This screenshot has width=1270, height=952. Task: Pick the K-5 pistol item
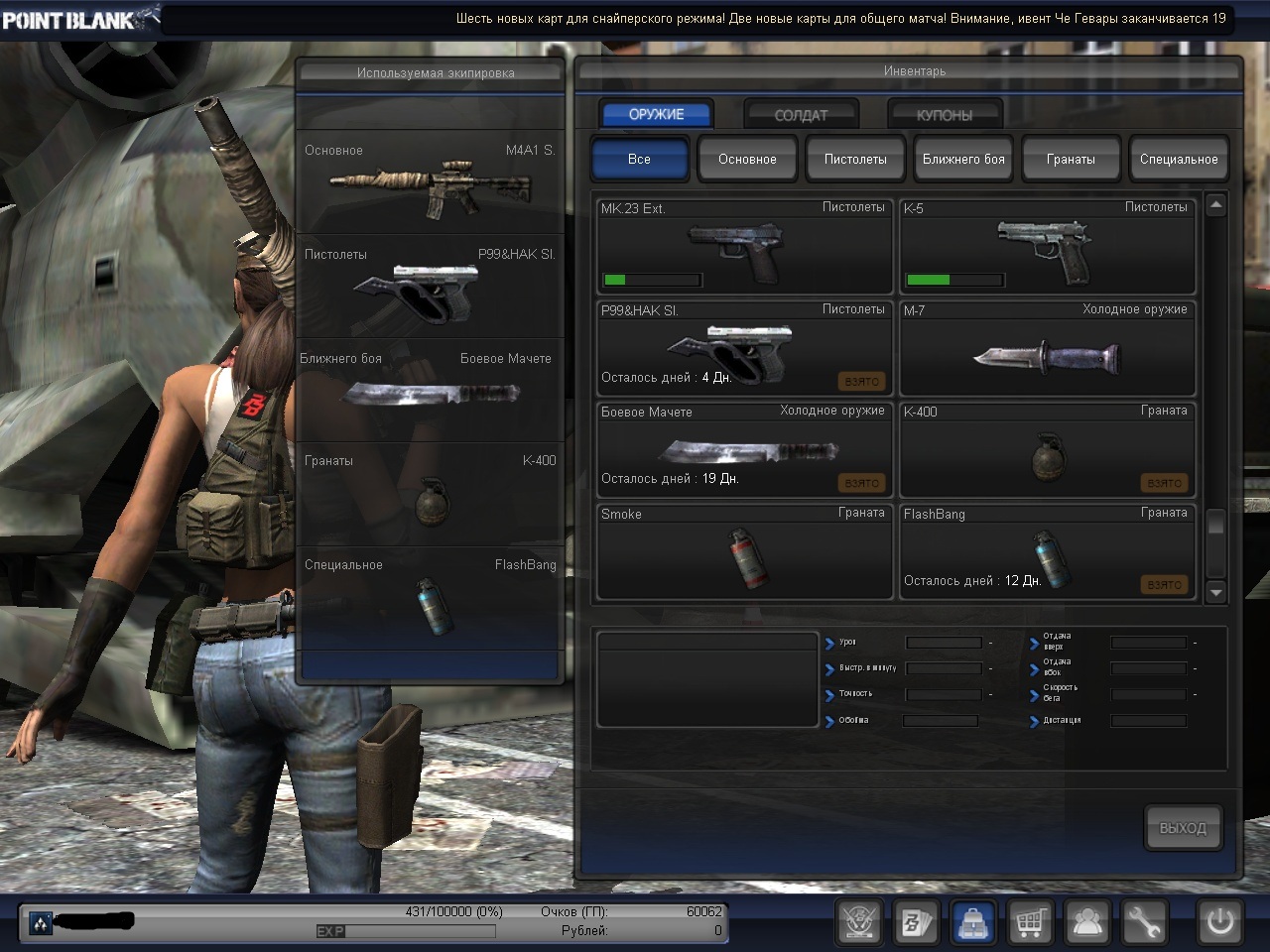pos(1046,246)
